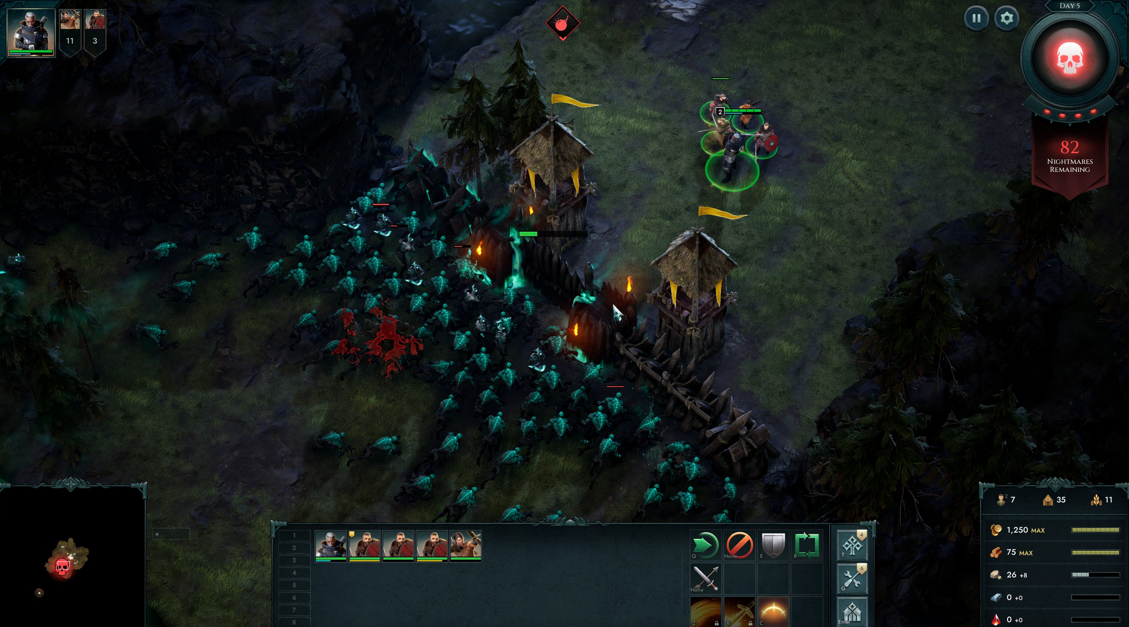The image size is (1129, 627).
Task: Activate the glowing orange arc ability
Action: point(773,612)
